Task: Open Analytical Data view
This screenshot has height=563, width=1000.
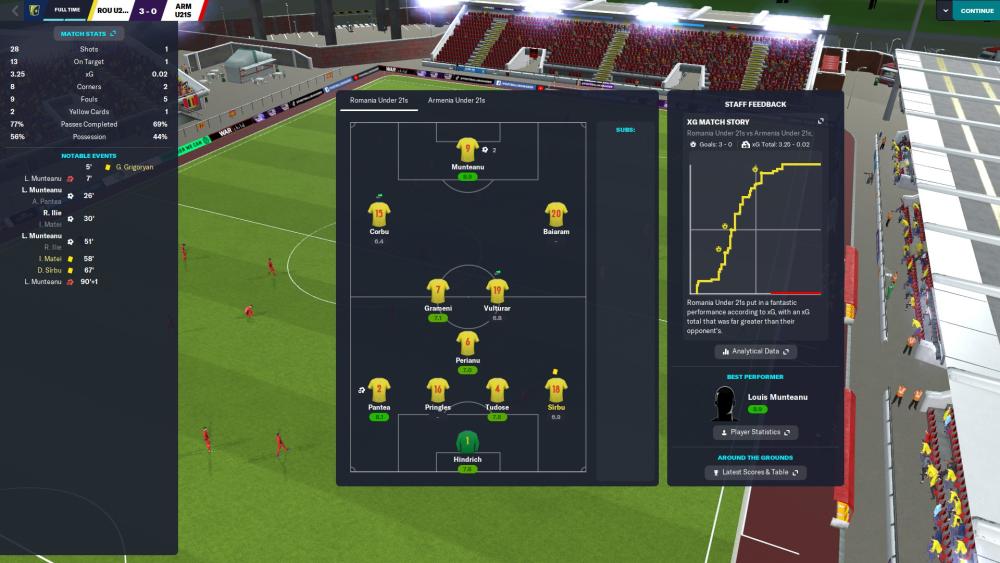Action: (755, 352)
